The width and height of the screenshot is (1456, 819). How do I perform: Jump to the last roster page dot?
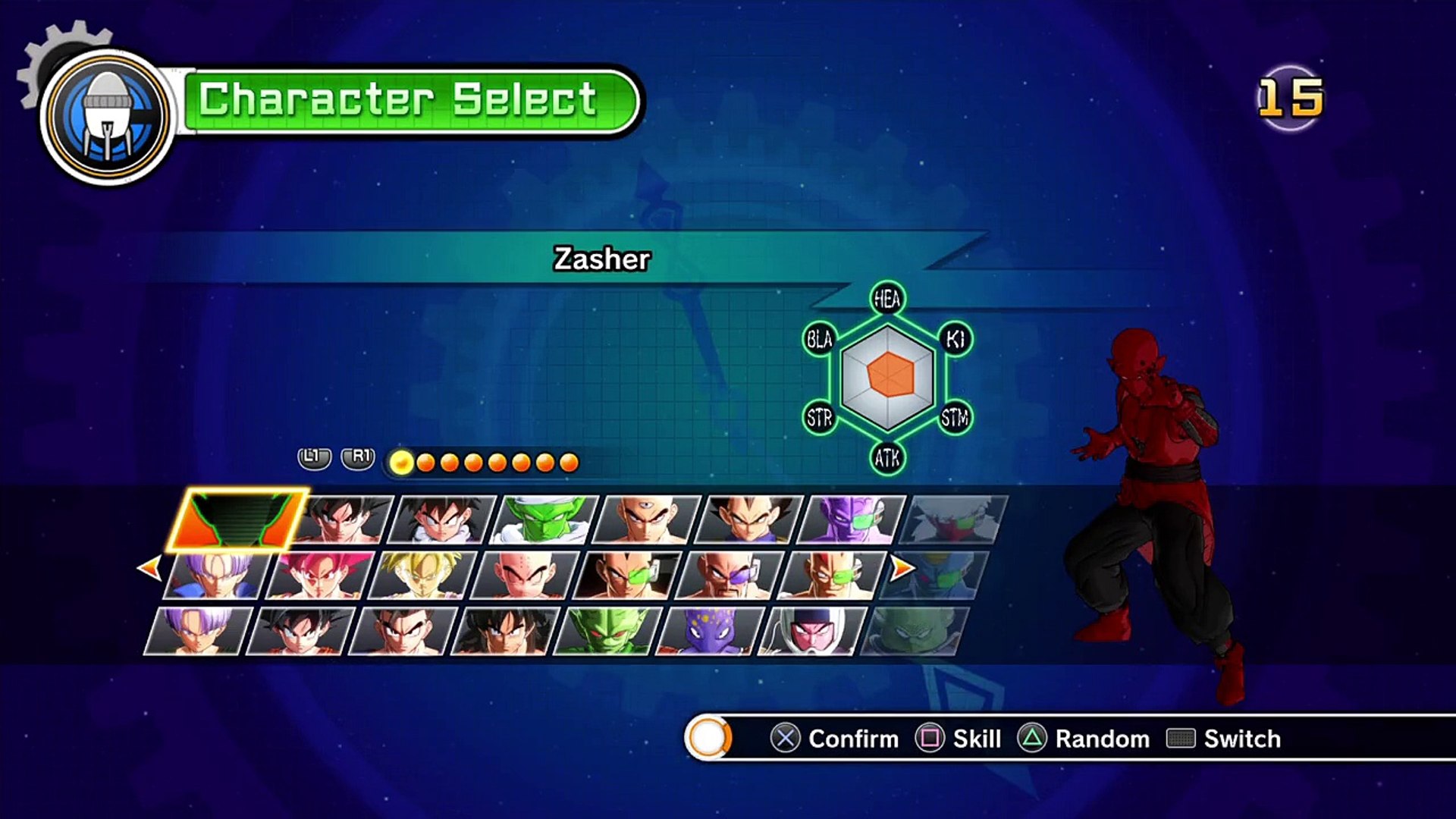(569, 463)
